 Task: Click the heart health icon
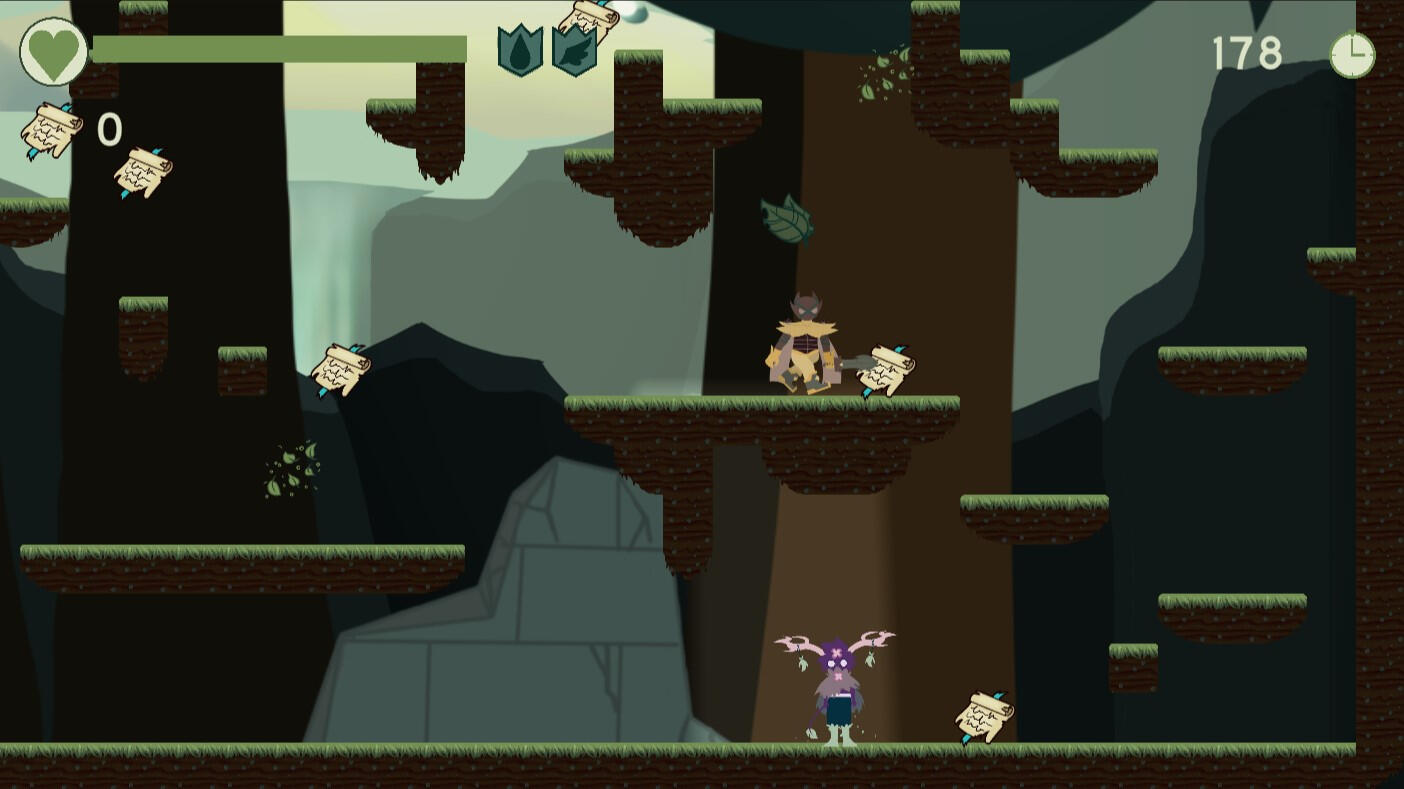click(53, 51)
